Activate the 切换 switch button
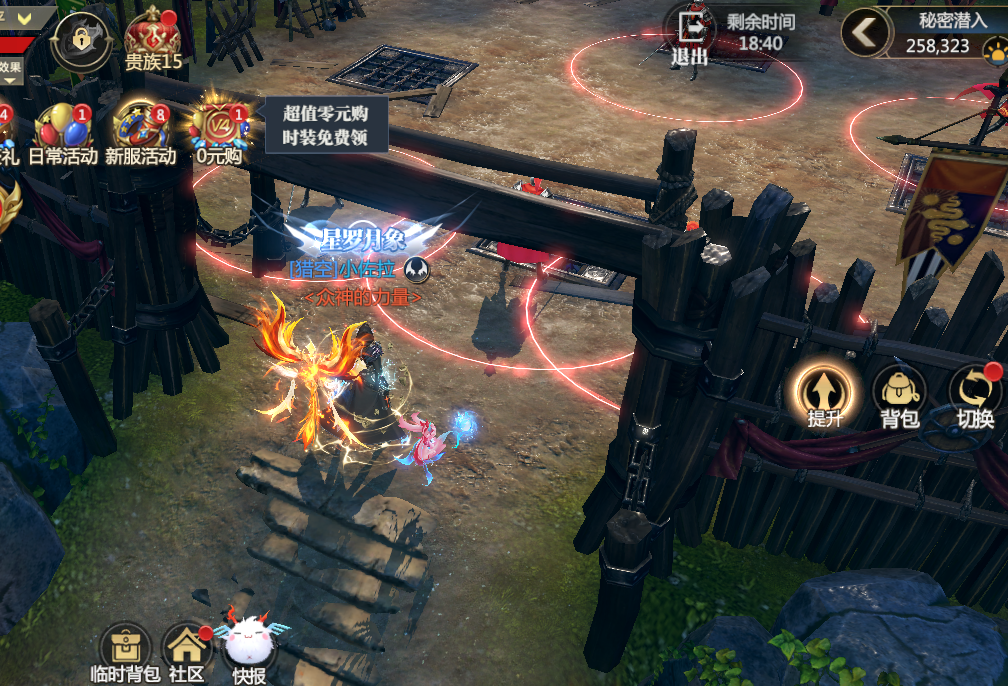1008x686 pixels. (x=974, y=395)
